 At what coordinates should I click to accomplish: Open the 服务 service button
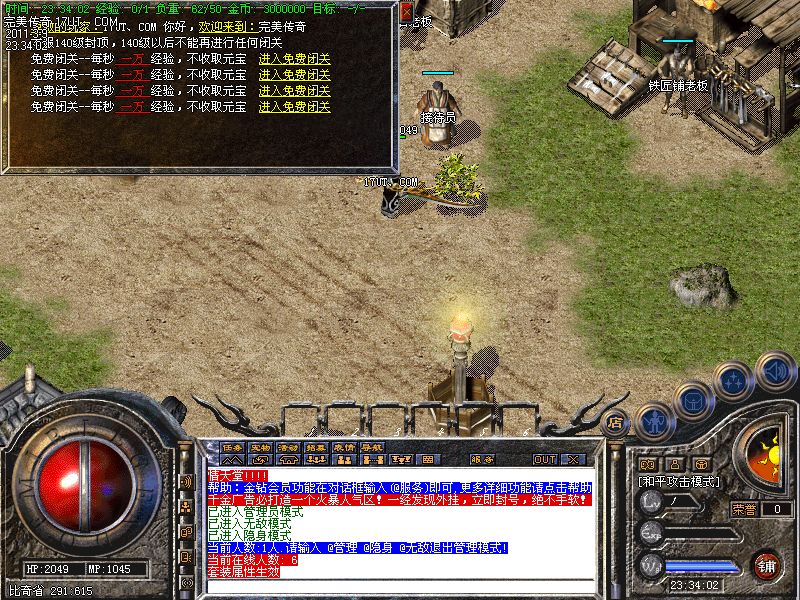pyautogui.click(x=481, y=460)
